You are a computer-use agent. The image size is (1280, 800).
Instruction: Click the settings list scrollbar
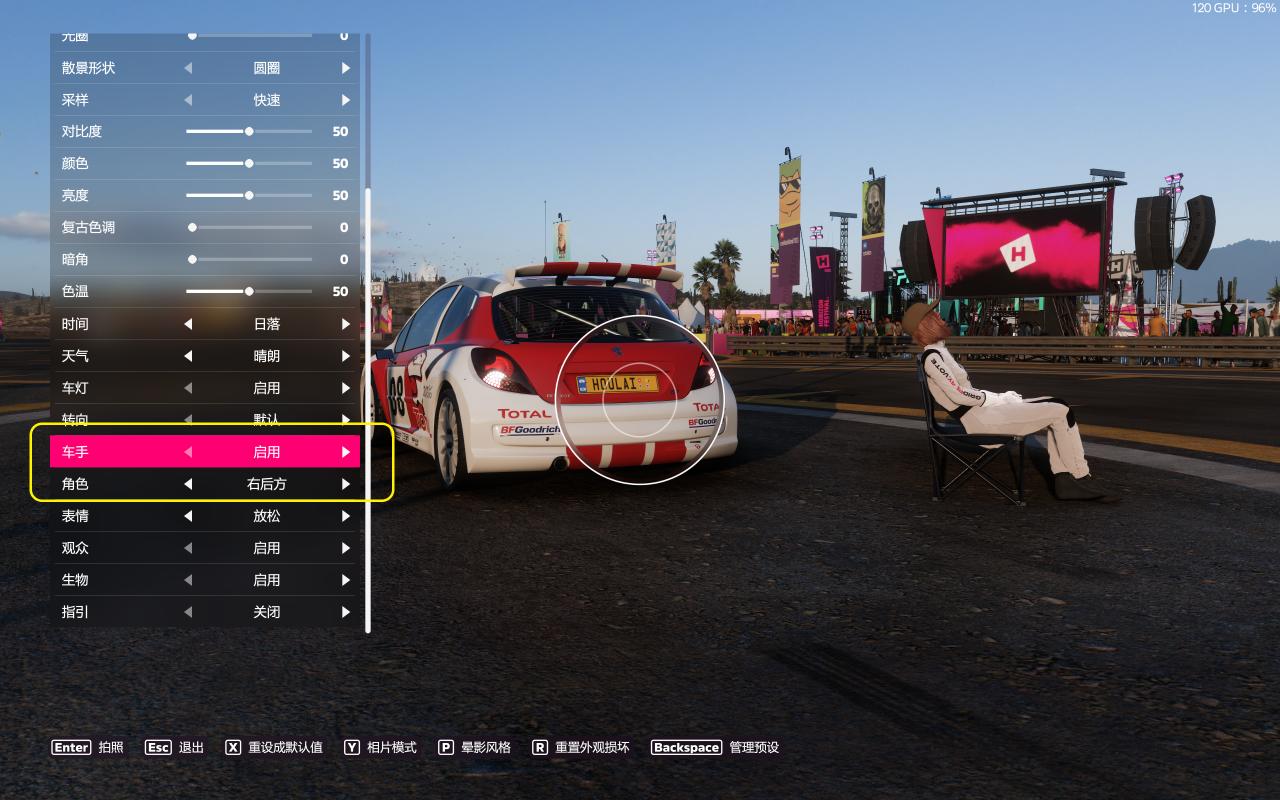click(x=368, y=400)
